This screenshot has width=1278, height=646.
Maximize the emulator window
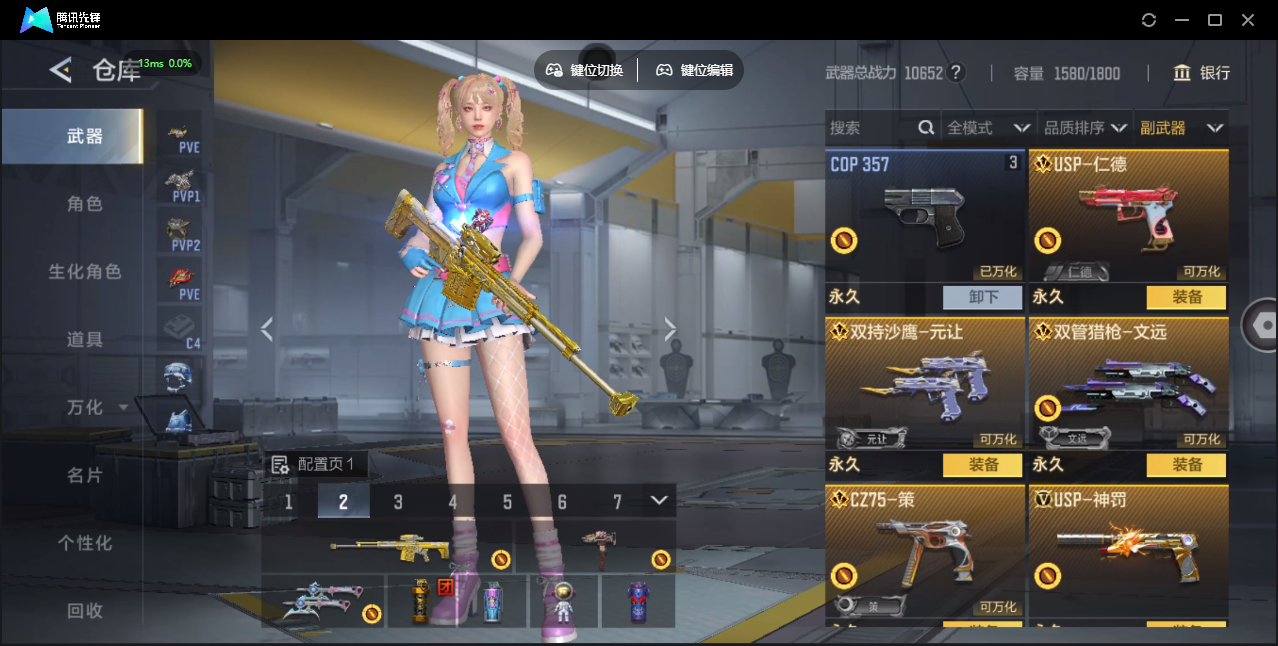click(1215, 20)
